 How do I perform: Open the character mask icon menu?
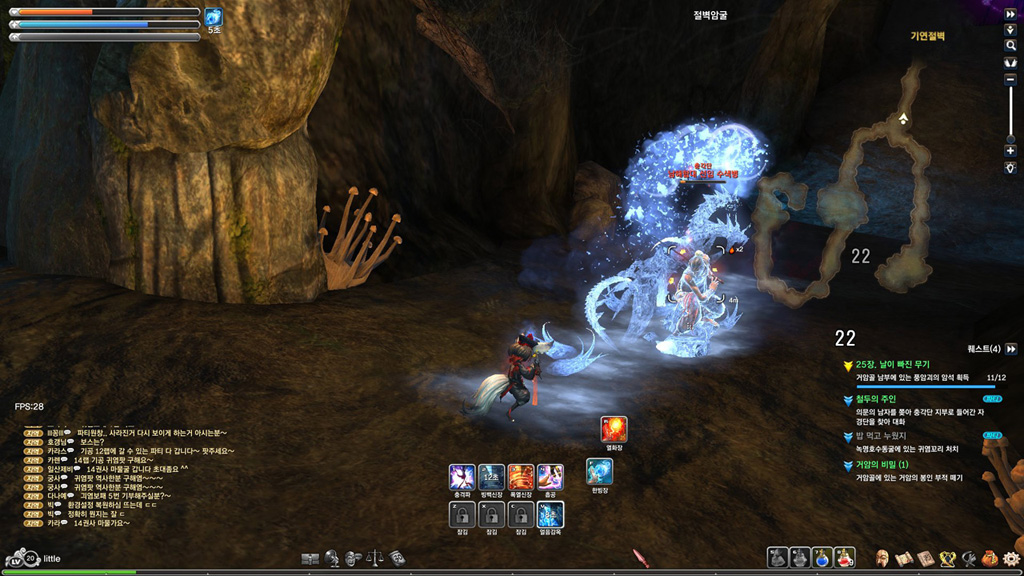[882, 558]
